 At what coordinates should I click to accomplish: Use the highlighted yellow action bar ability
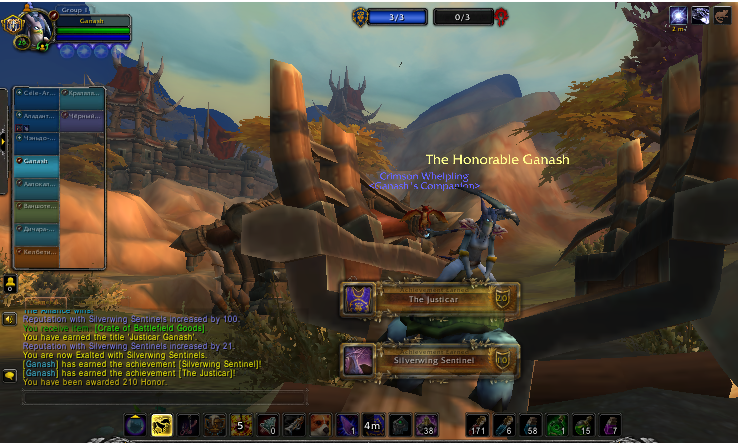point(162,426)
